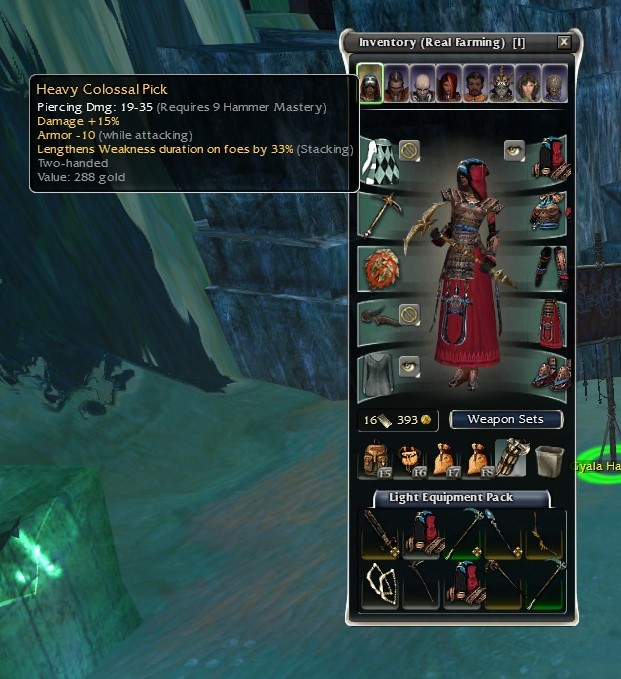This screenshot has width=621, height=679.
Task: Select the backpack bag labeled F5
Action: tap(376, 459)
